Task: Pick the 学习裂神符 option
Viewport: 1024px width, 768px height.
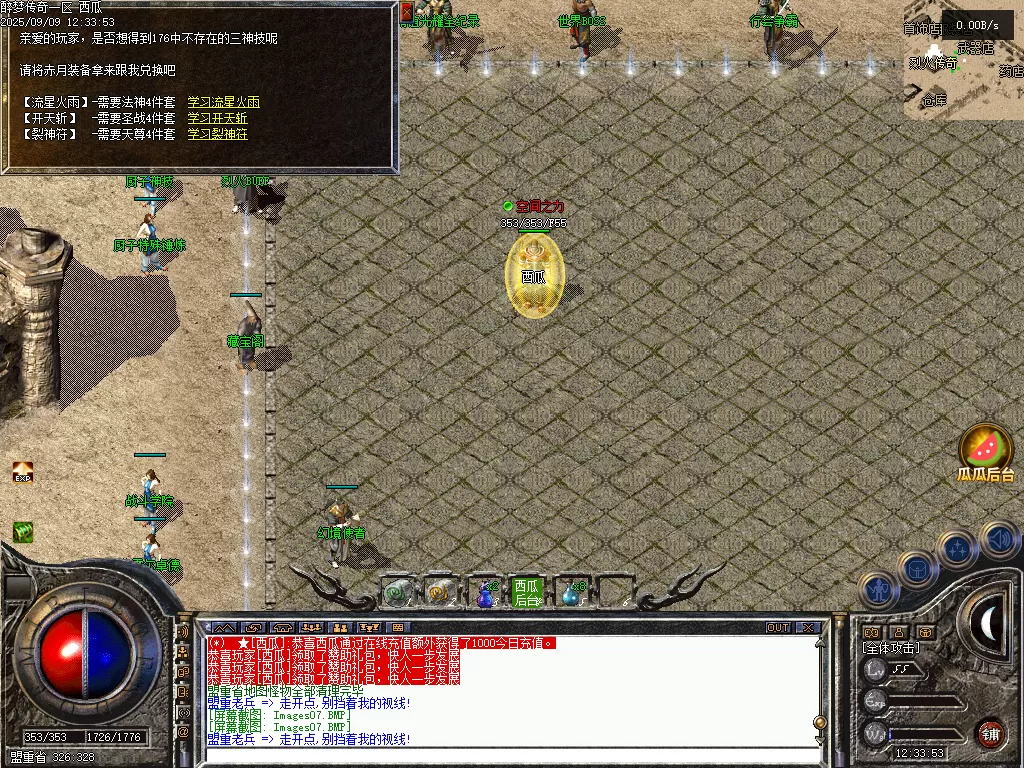Action: [x=218, y=134]
